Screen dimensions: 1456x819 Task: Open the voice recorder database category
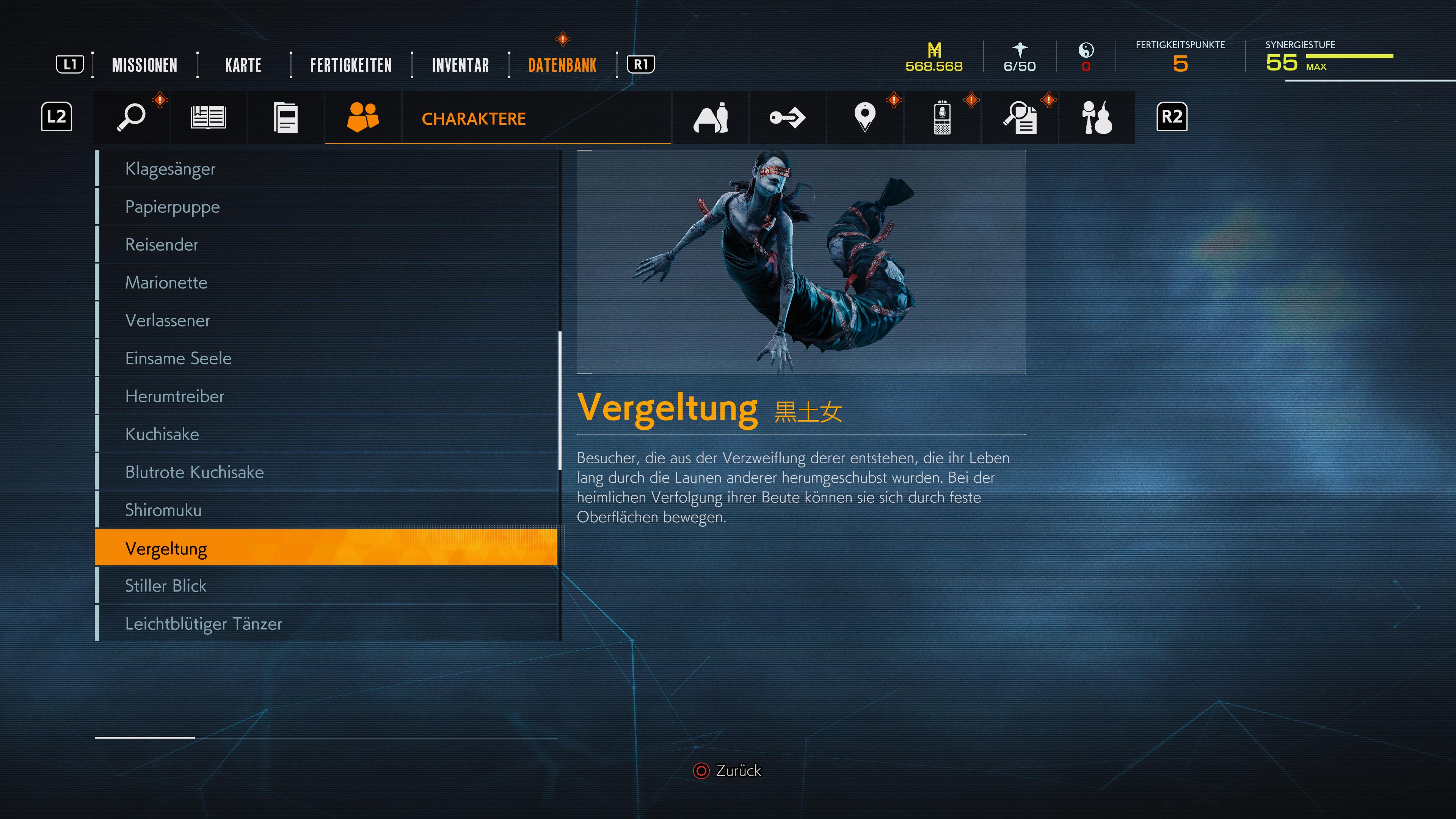(x=941, y=118)
